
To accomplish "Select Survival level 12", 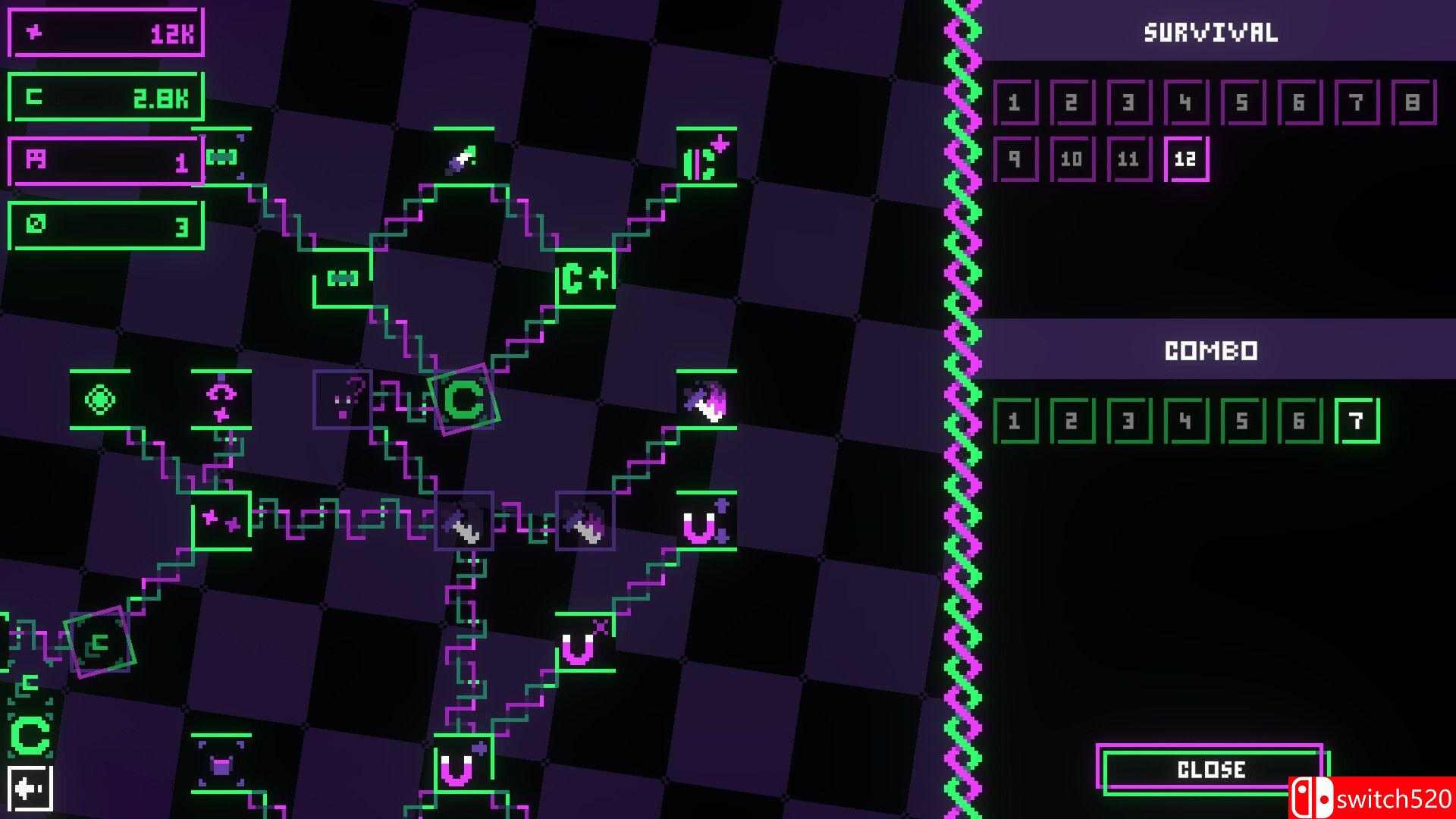I will point(1187,158).
